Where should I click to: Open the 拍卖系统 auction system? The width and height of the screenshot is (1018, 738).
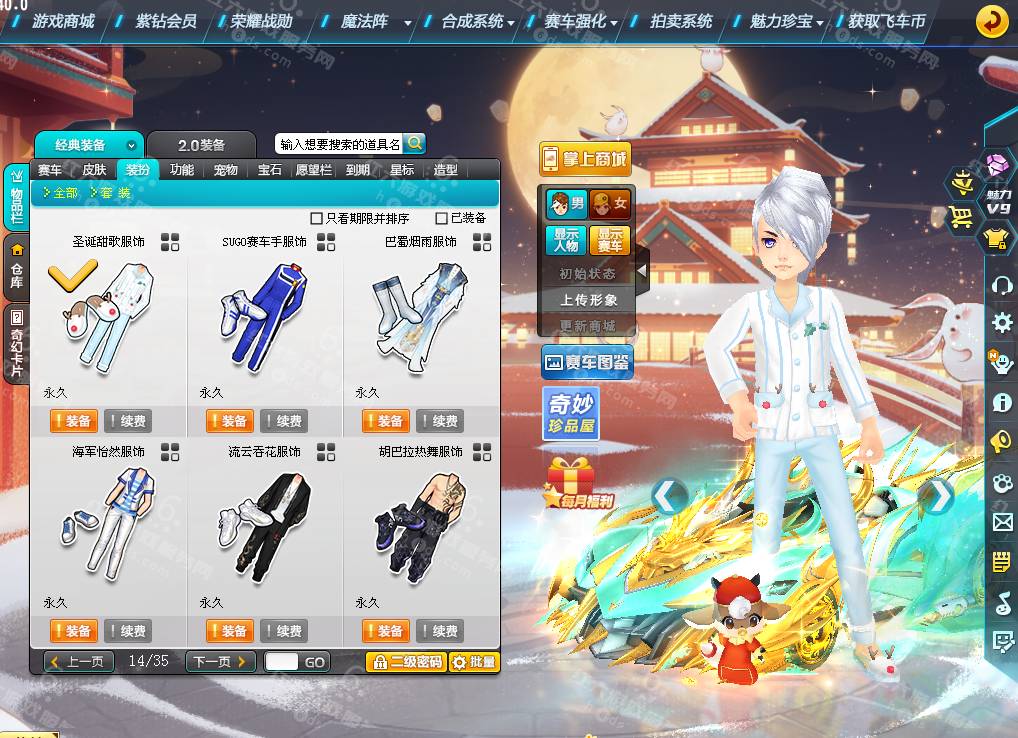[x=681, y=21]
